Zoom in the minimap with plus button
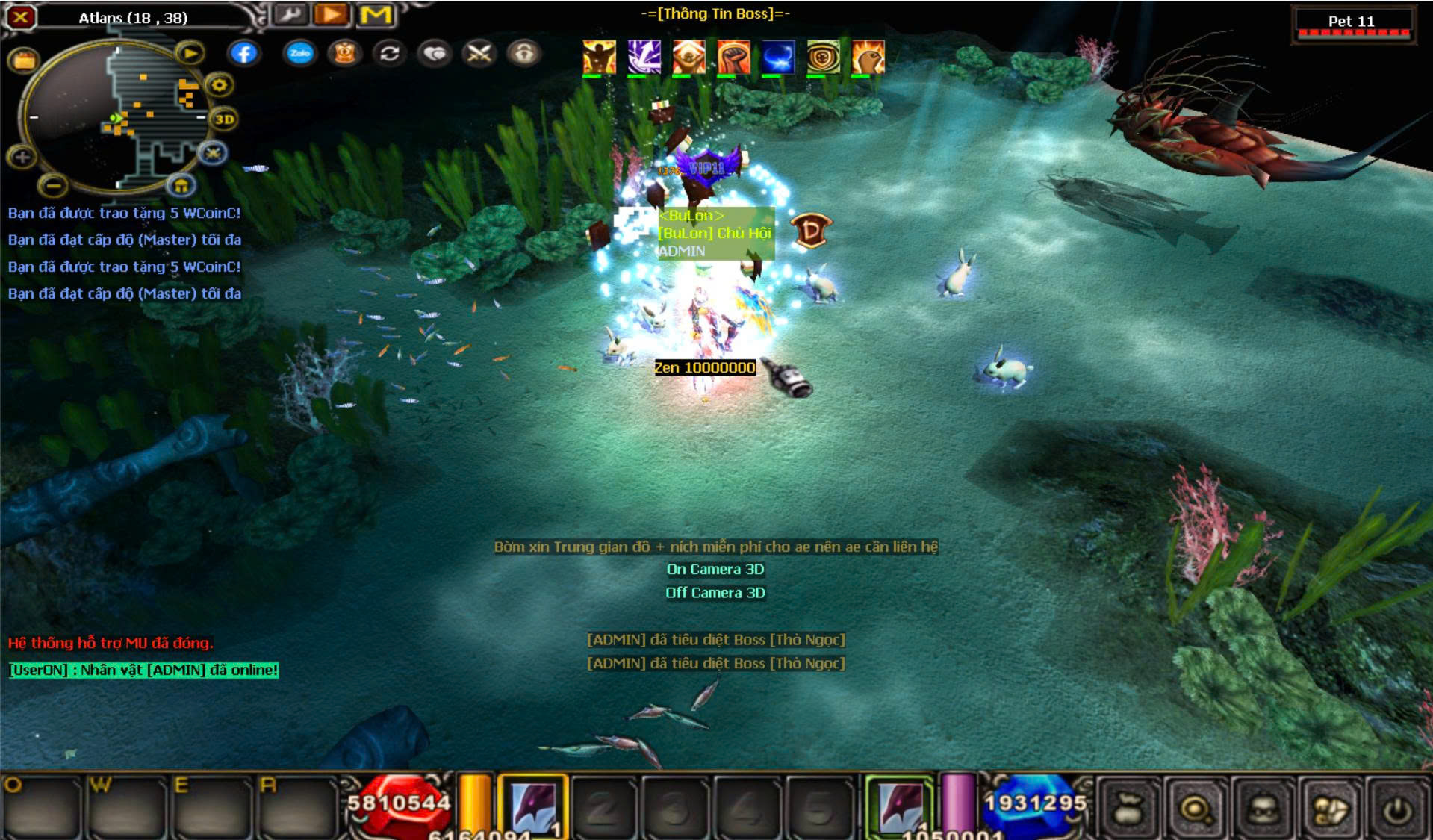Viewport: 1433px width, 840px height. tap(22, 157)
